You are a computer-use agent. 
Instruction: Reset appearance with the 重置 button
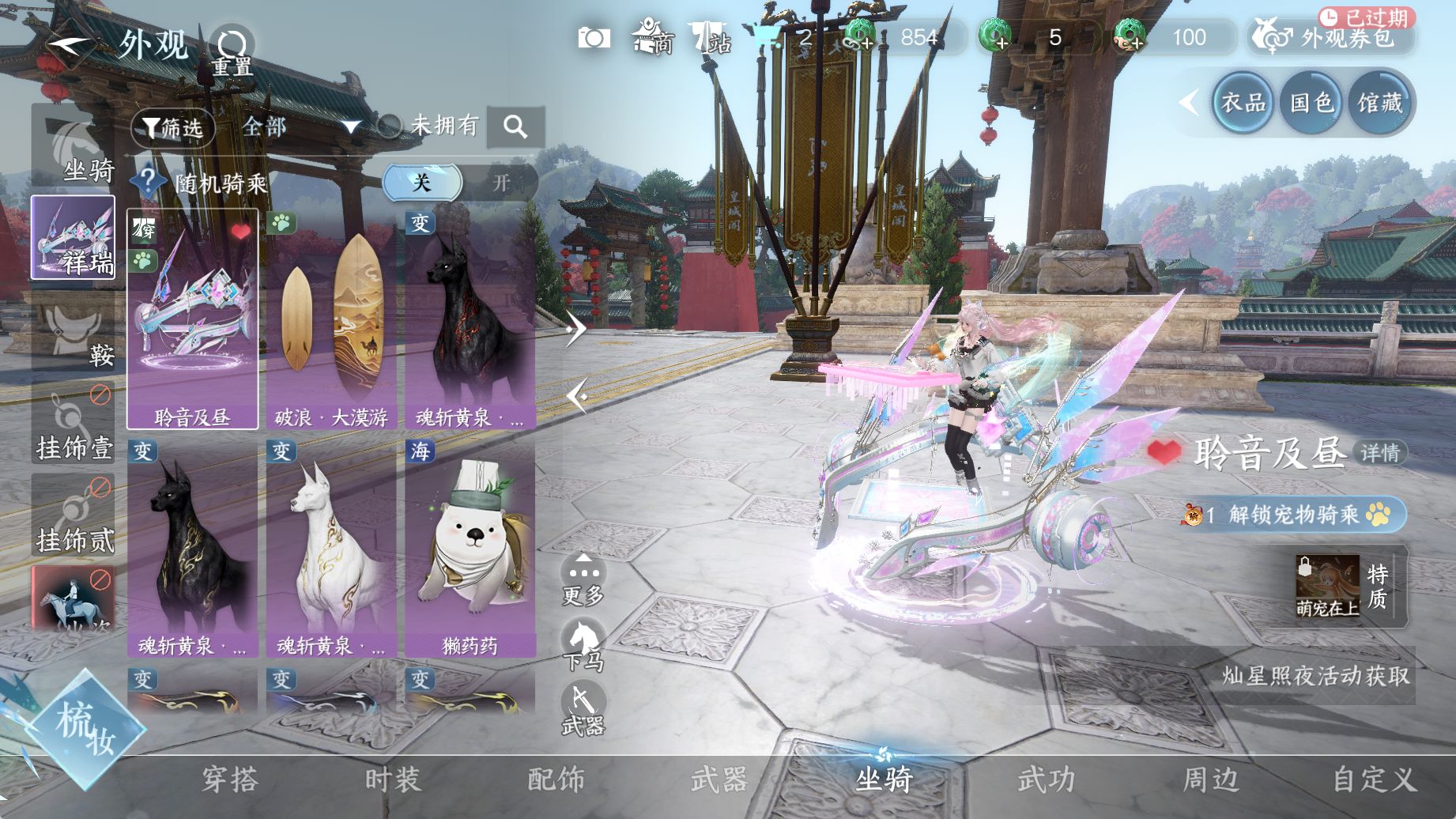pos(232,51)
